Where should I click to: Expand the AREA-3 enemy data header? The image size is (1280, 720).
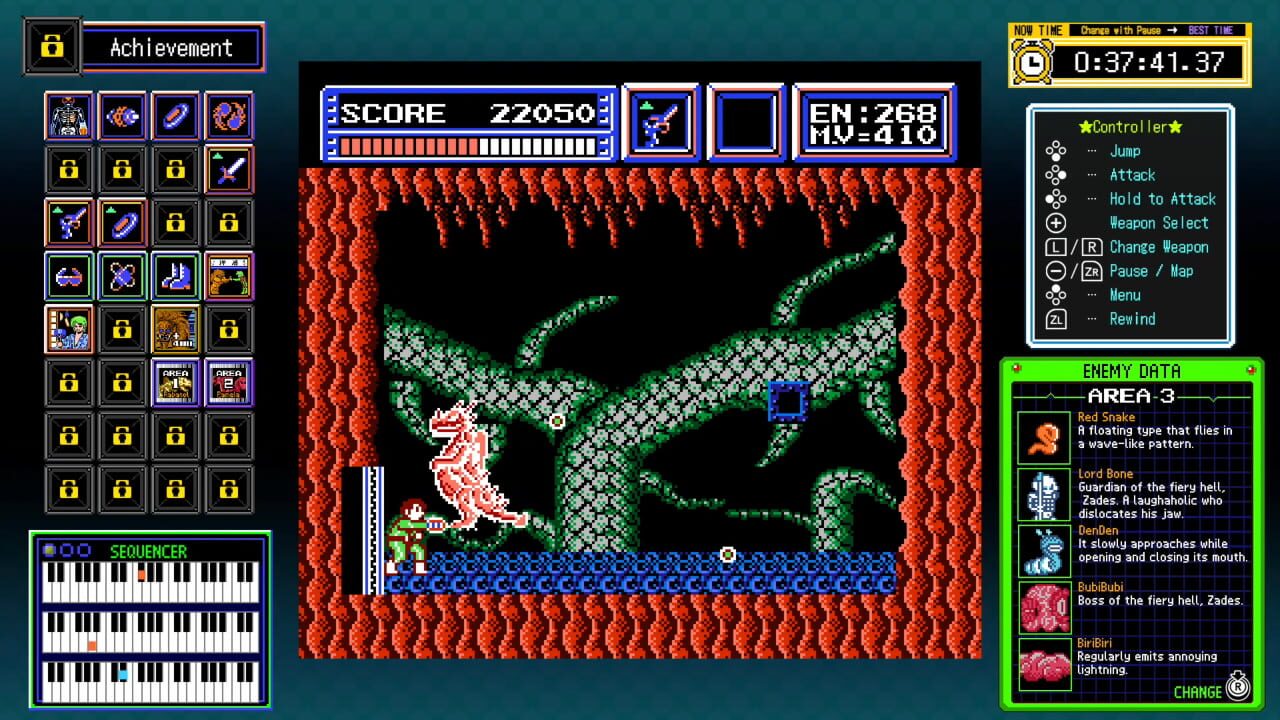click(x=1131, y=397)
